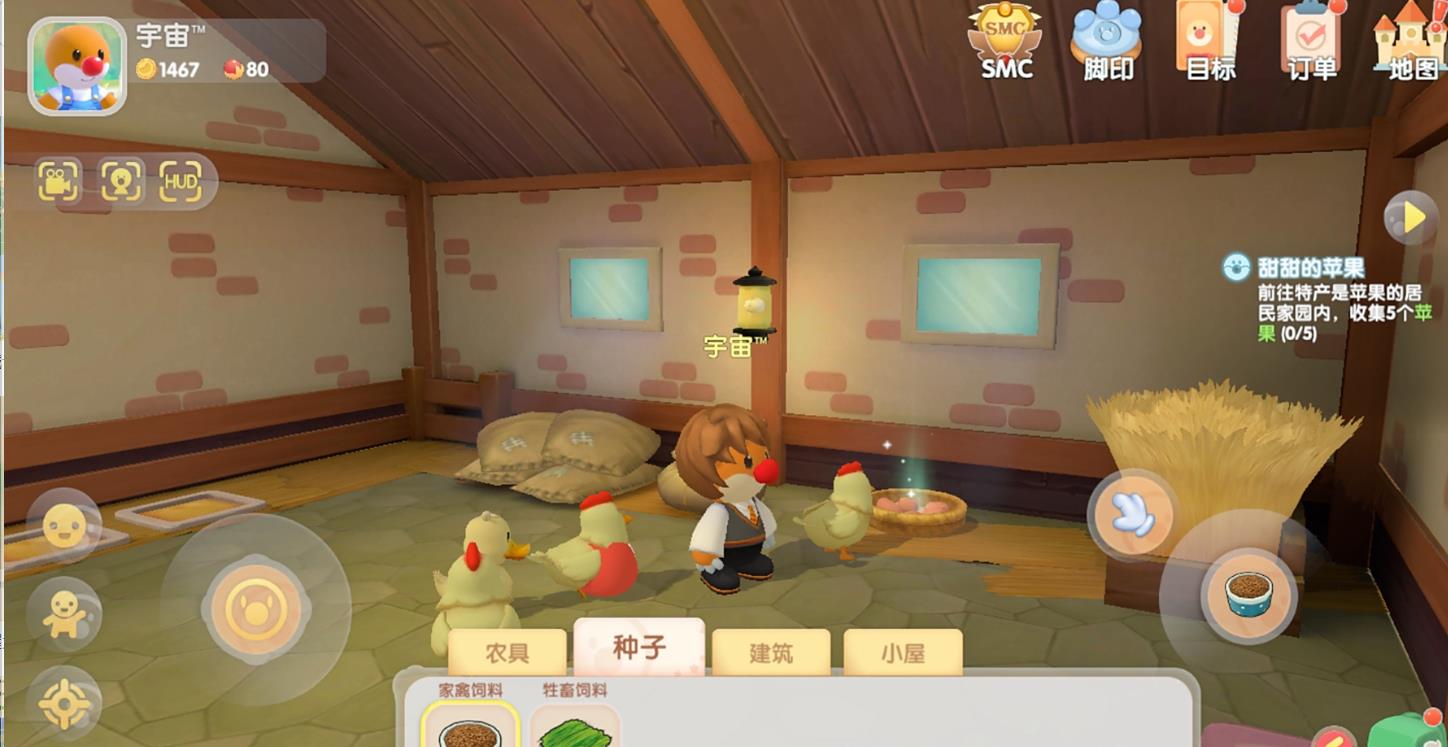1448x747 pixels.
Task: Switch to the 建筑 tab
Action: click(772, 653)
